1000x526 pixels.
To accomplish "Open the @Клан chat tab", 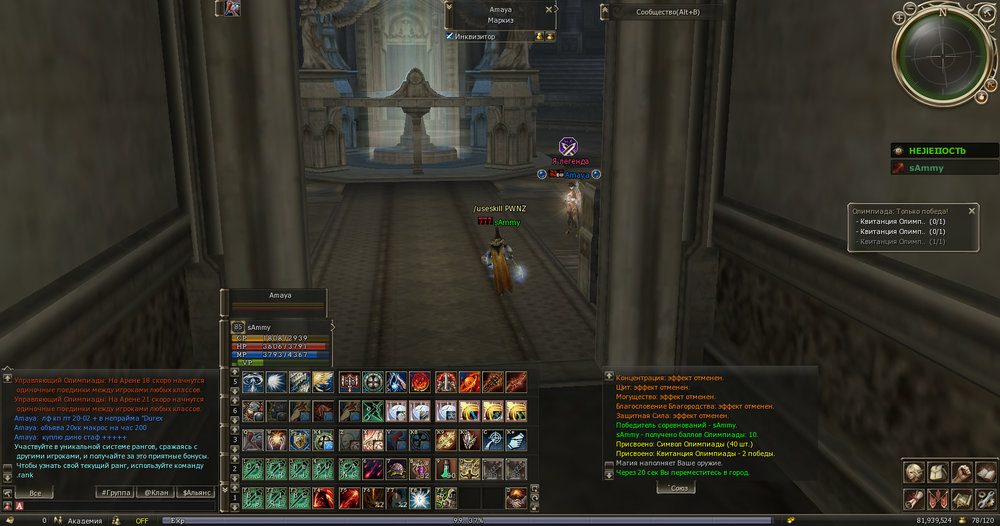I will point(155,493).
